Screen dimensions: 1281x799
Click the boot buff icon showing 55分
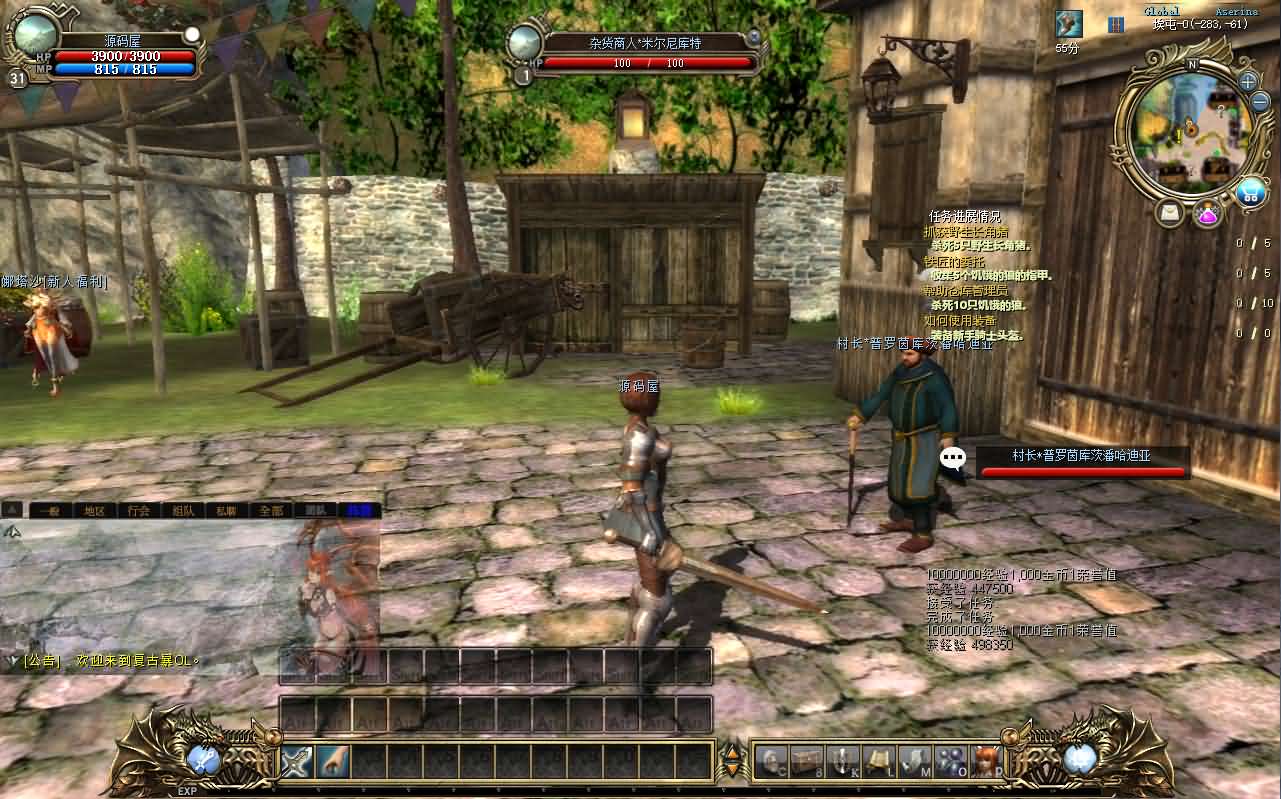[x=1068, y=24]
